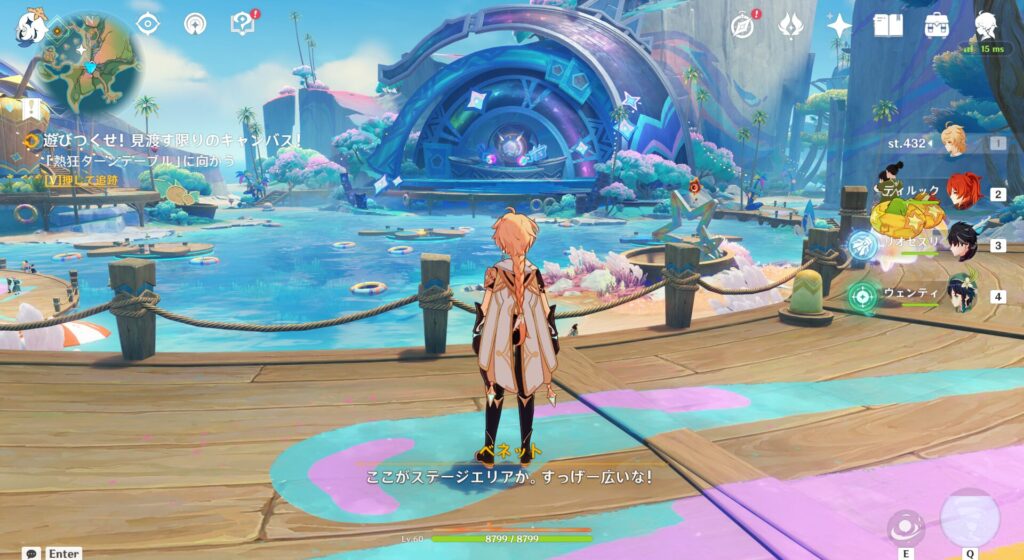This screenshot has width=1024, height=560.
Task: Switch to Diluc in the party
Action: pos(963,193)
